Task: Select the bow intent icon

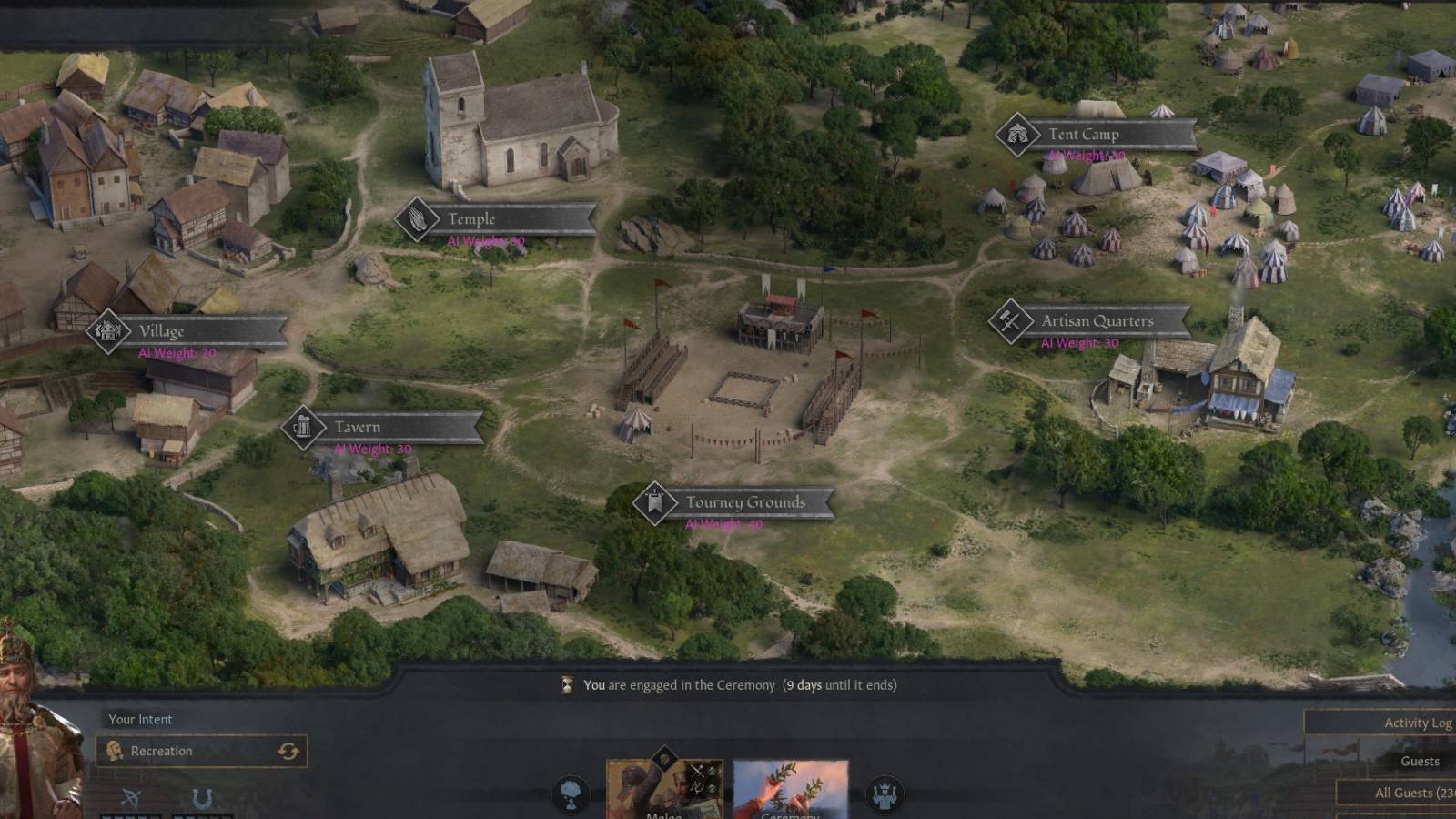Action: [x=130, y=794]
